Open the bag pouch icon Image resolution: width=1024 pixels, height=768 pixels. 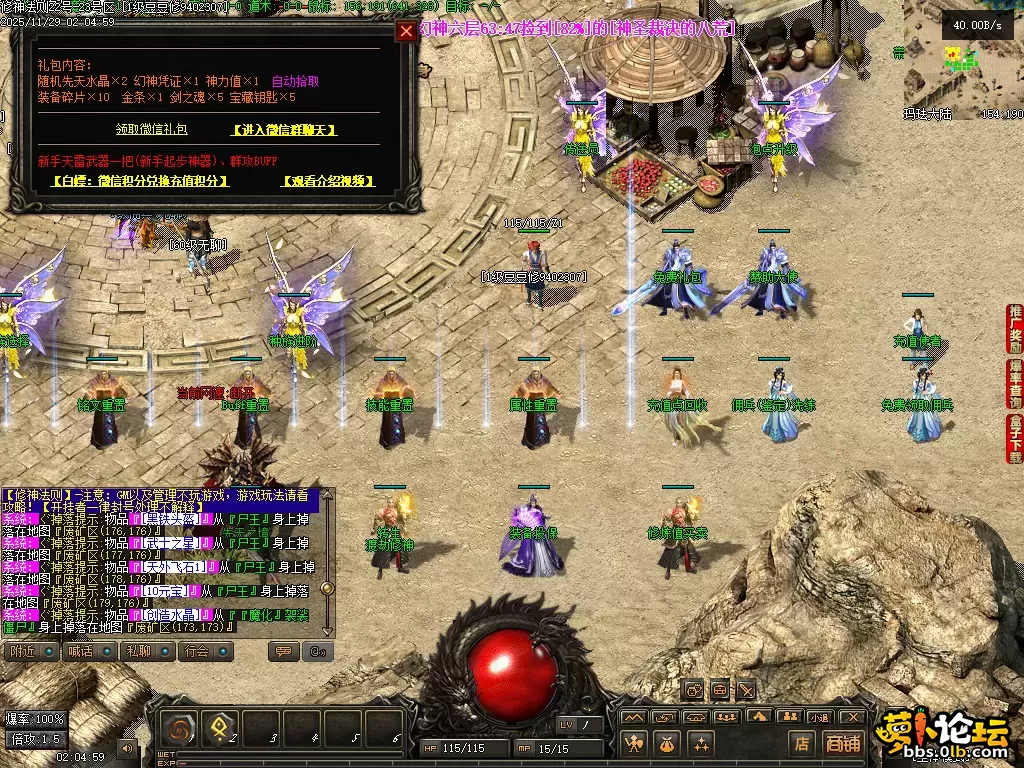(x=667, y=742)
